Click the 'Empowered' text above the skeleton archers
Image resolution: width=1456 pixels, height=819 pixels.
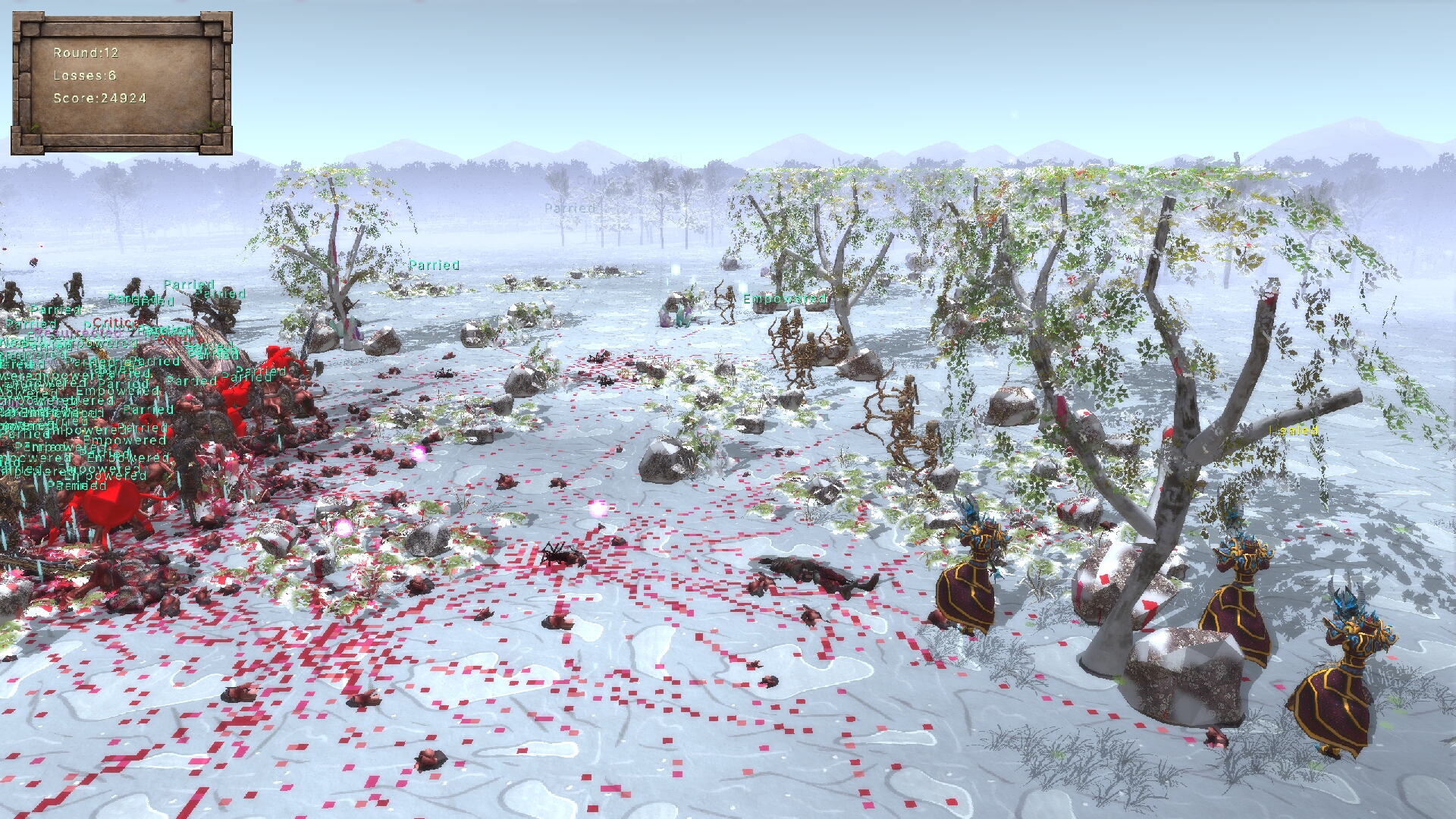coord(785,300)
